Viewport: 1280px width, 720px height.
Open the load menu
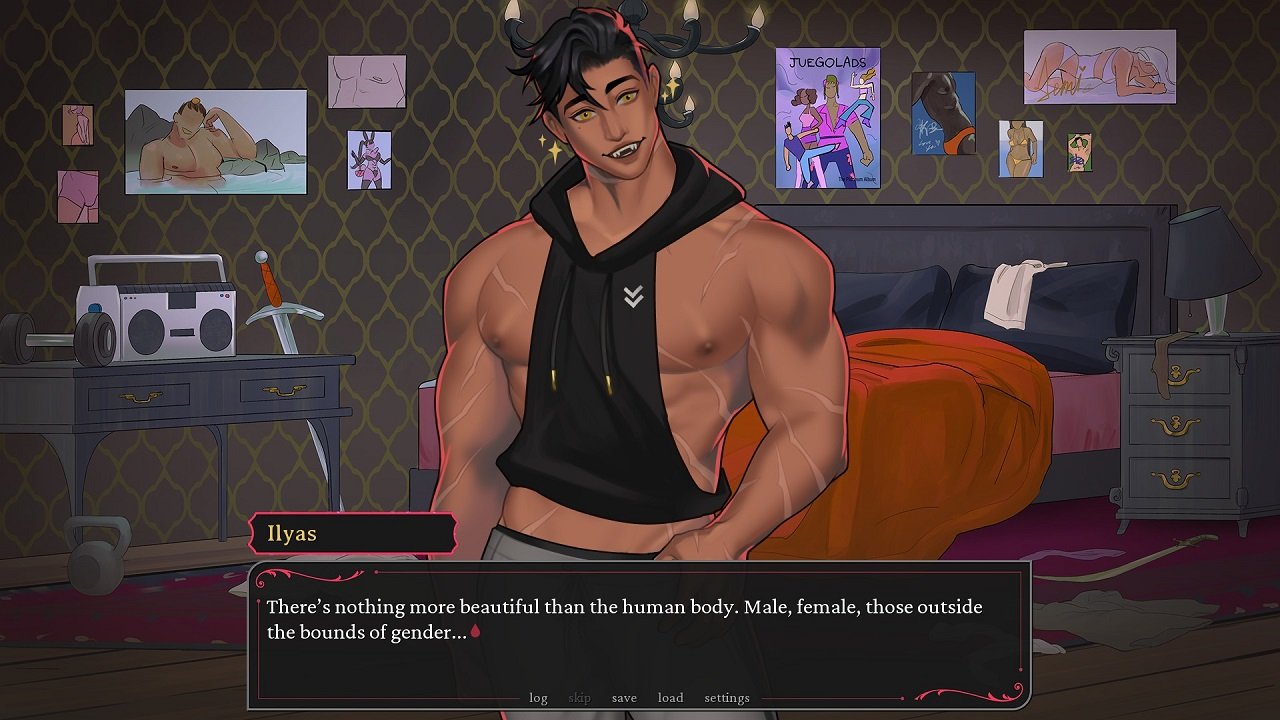670,698
